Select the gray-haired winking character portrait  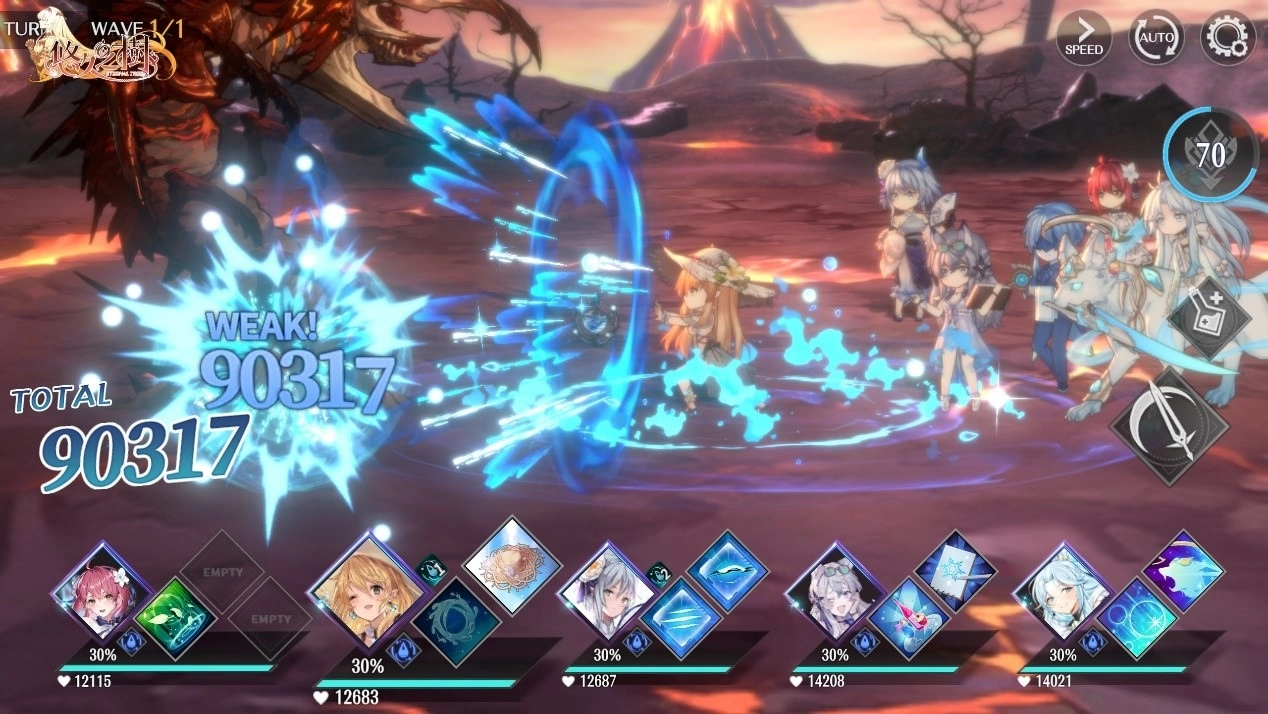(x=834, y=590)
